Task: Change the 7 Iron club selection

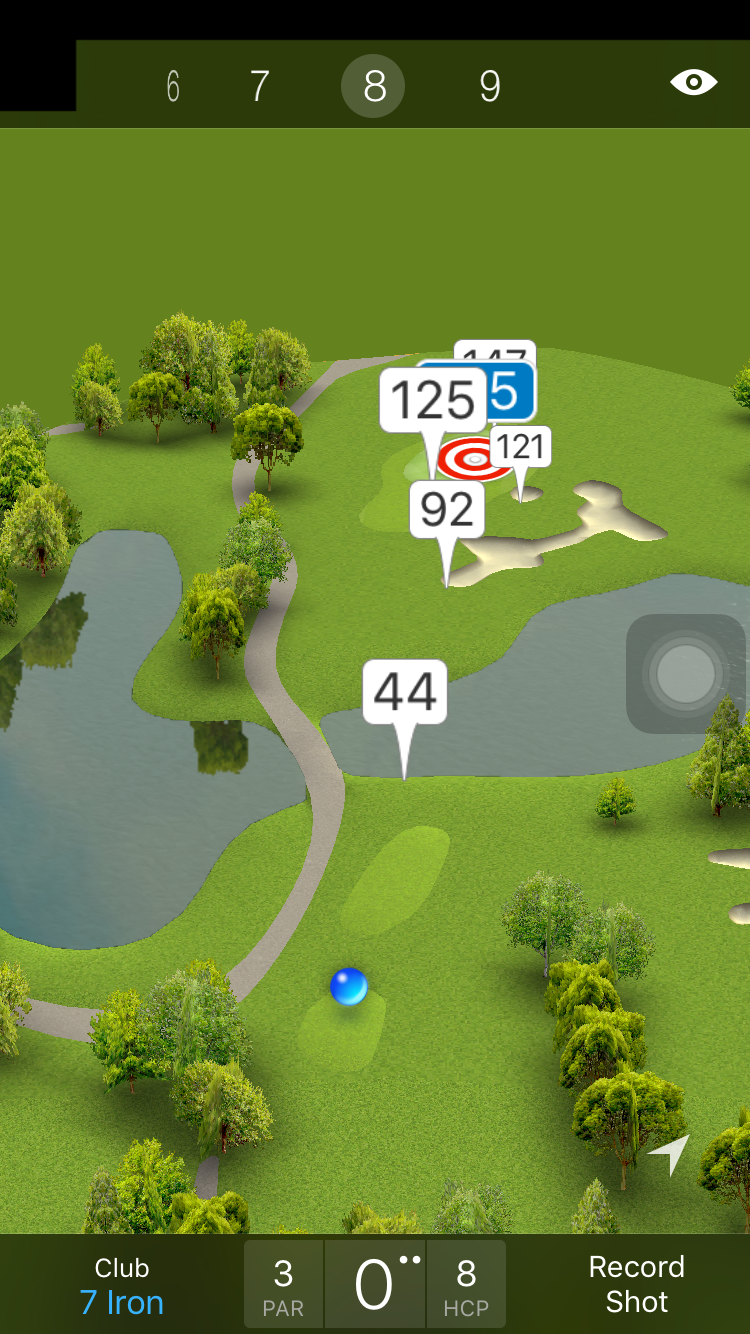Action: [x=122, y=1286]
